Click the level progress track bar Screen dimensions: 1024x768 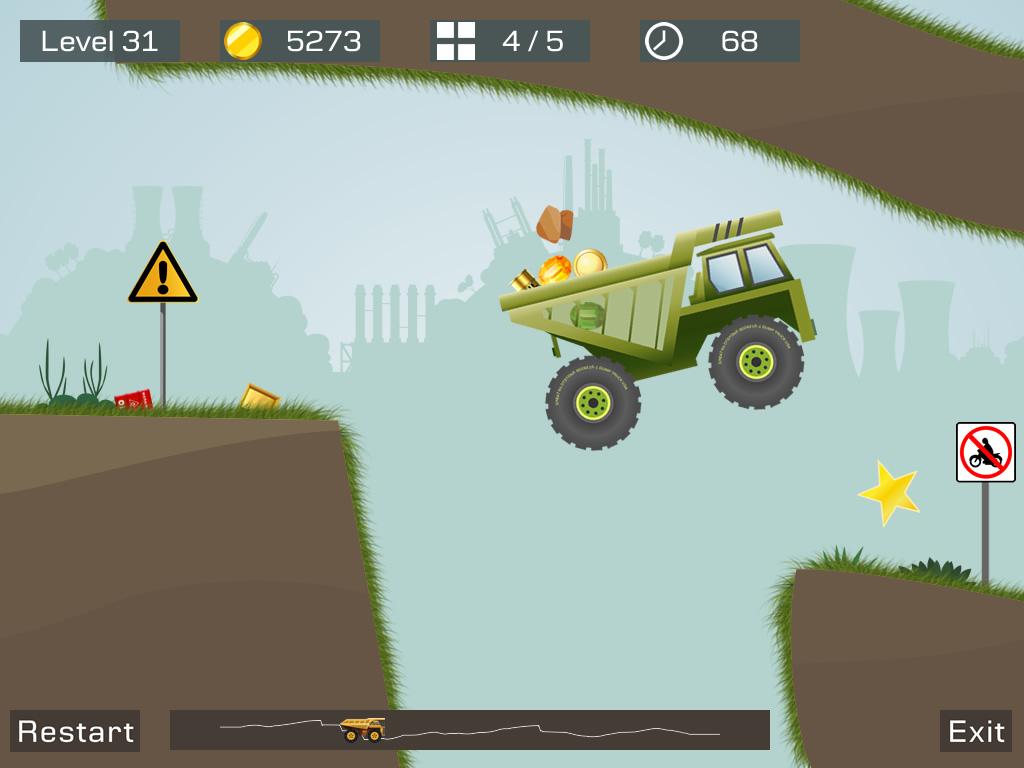click(x=470, y=730)
